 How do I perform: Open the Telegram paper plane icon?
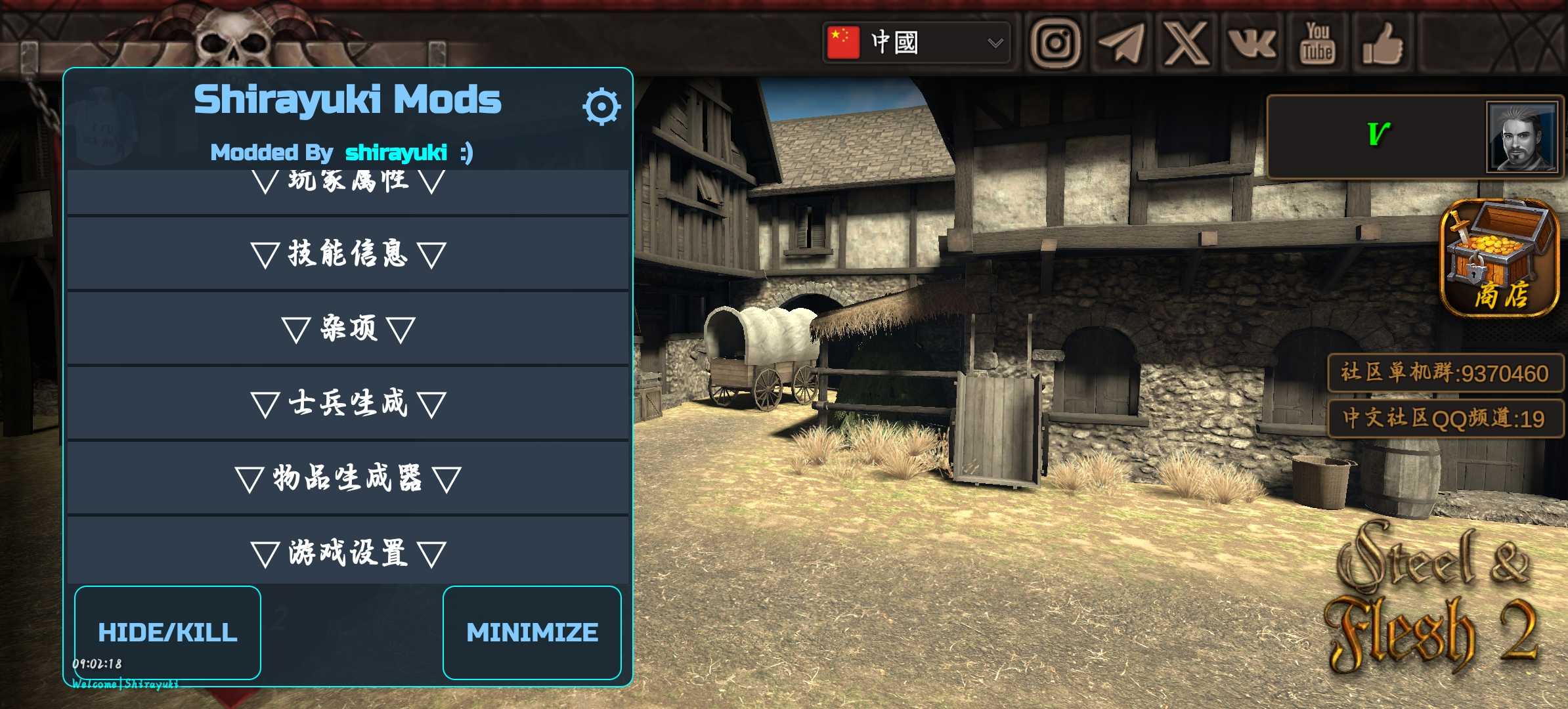click(x=1121, y=43)
